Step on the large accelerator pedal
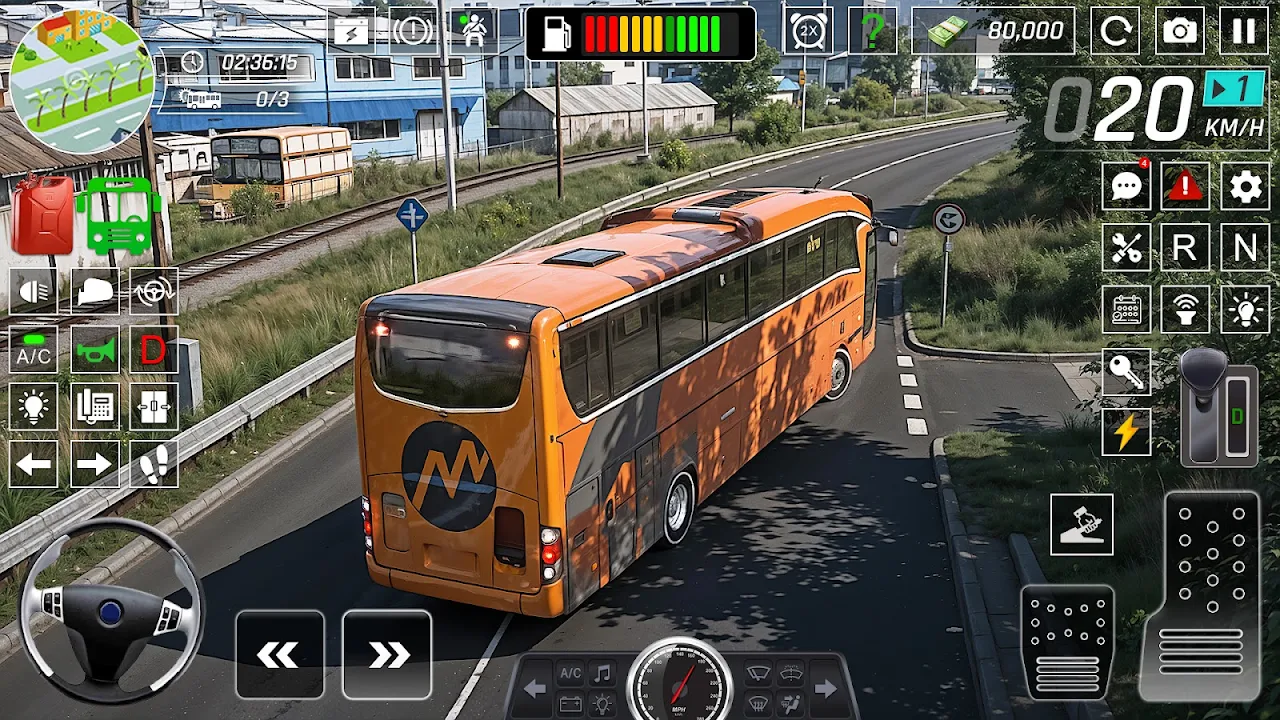1280x720 pixels. click(x=1212, y=595)
